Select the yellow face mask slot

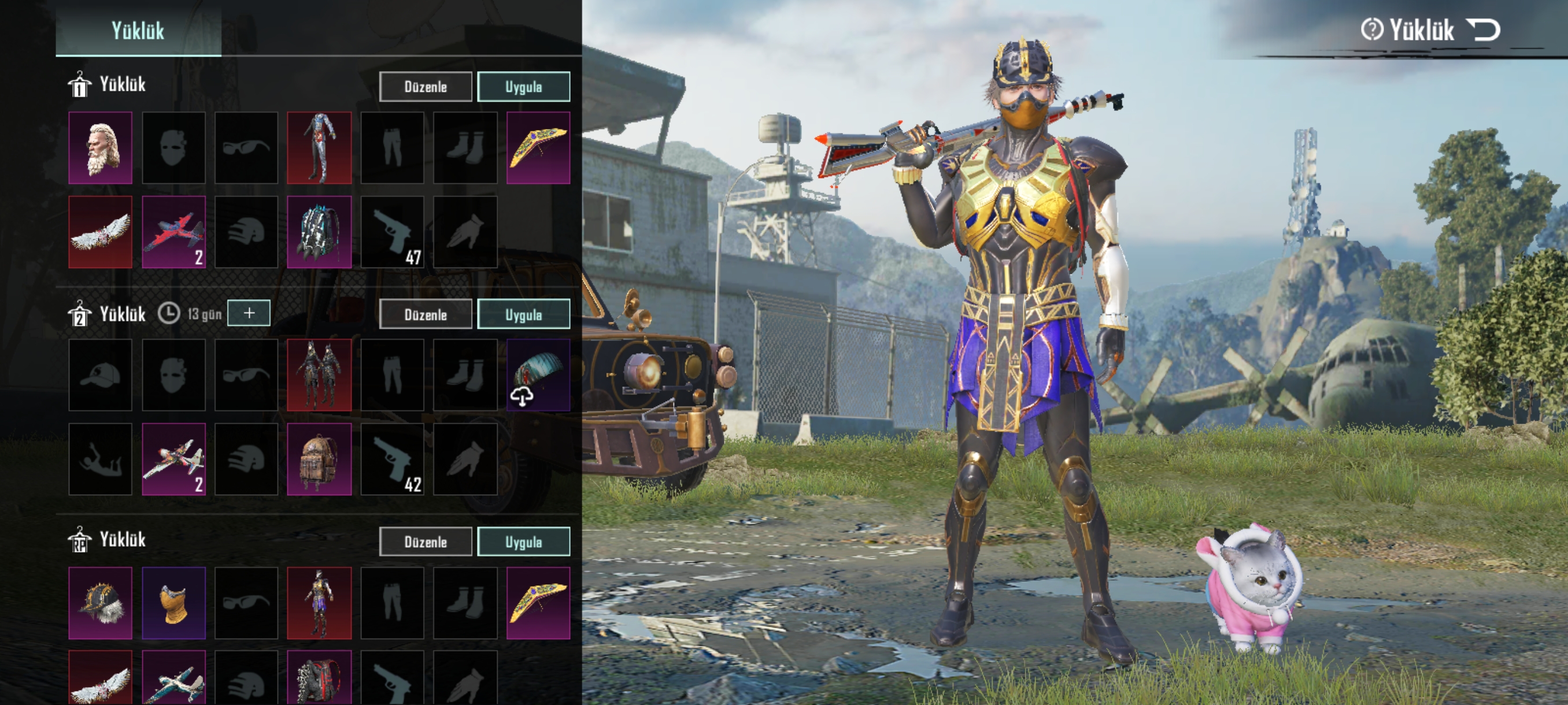(x=173, y=603)
